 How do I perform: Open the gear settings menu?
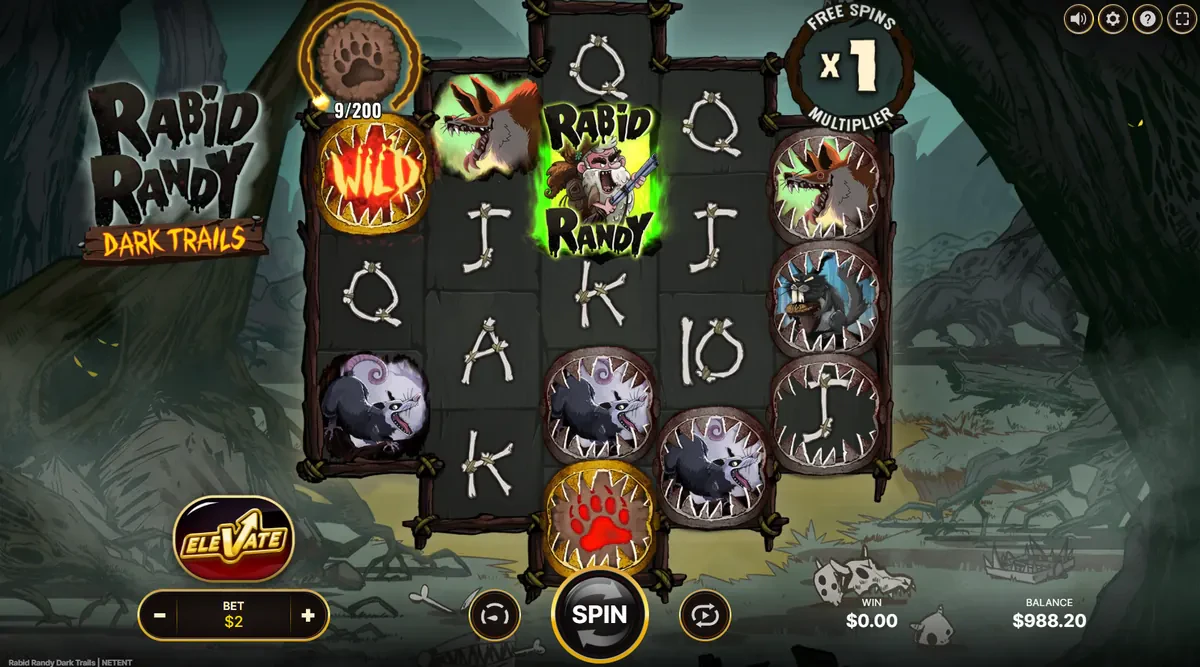coord(1113,19)
